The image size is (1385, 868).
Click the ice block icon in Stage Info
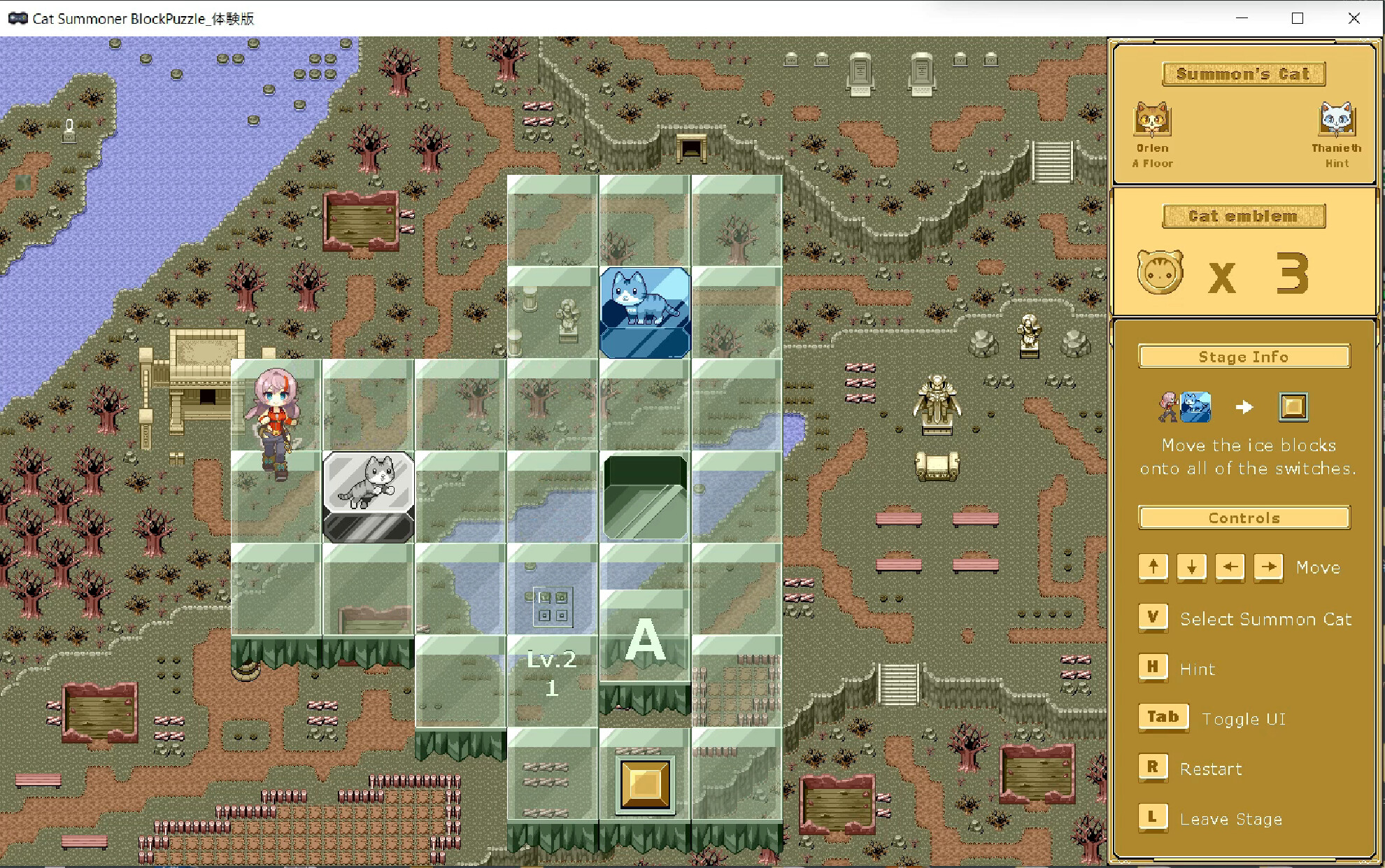pos(1196,406)
